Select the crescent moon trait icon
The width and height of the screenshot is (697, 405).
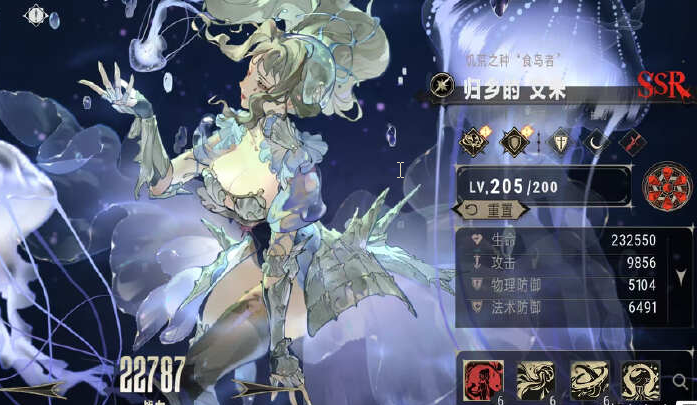pyautogui.click(x=598, y=143)
